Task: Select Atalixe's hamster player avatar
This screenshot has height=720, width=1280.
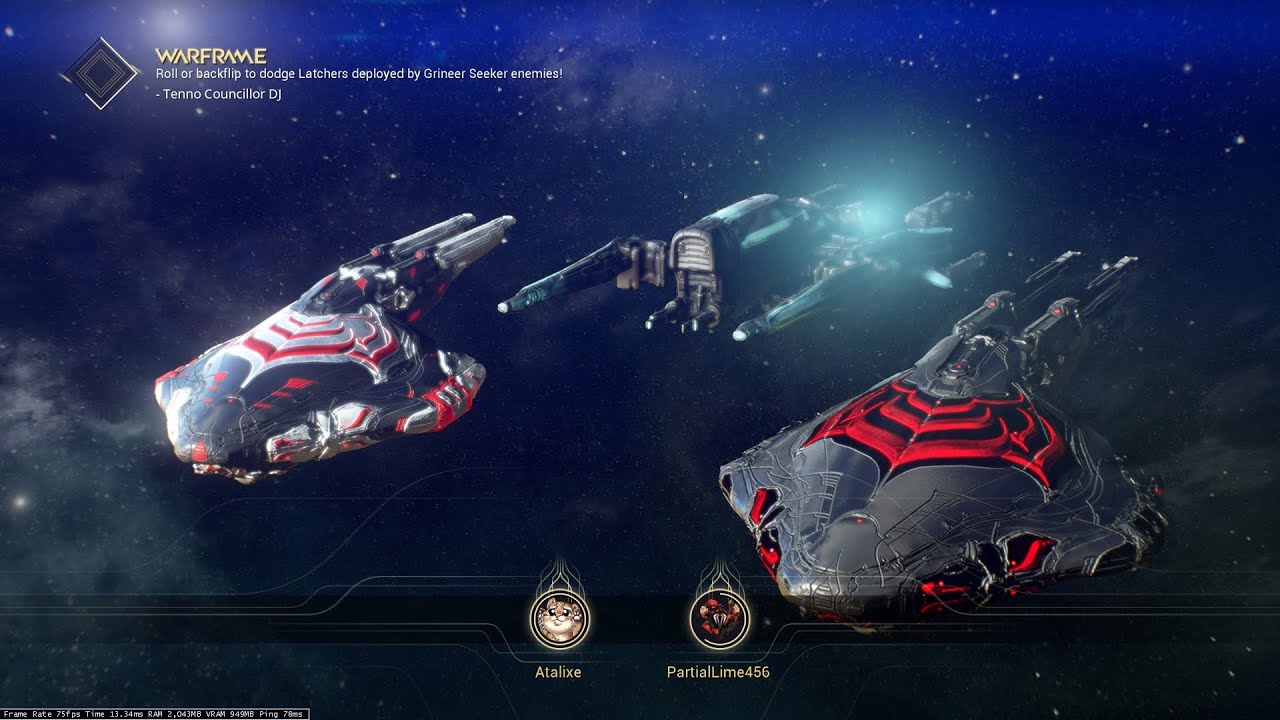Action: pyautogui.click(x=559, y=619)
